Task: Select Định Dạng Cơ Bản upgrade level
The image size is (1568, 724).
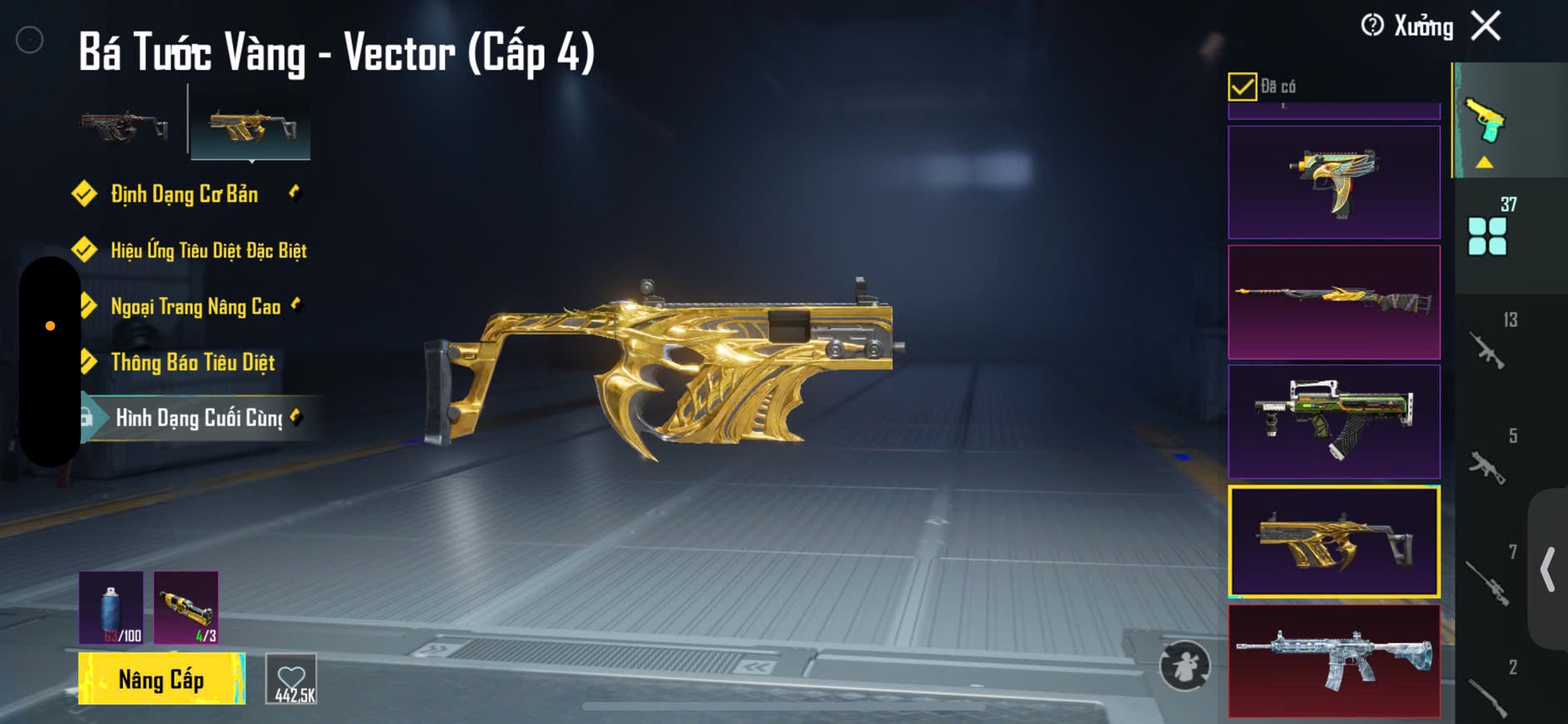Action: (x=185, y=195)
